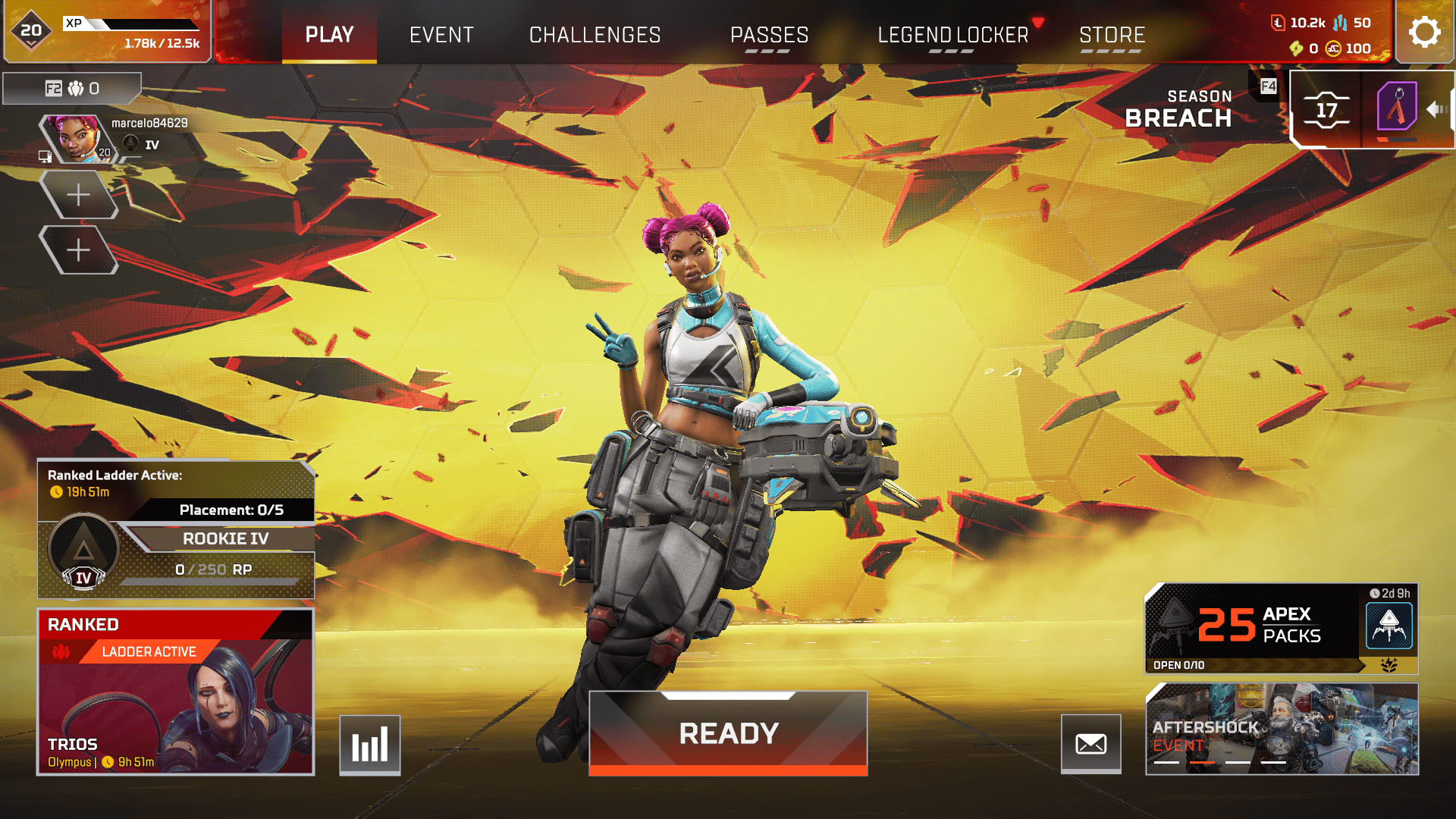Toggle the audio speaker indicator beside the charm

[1436, 110]
